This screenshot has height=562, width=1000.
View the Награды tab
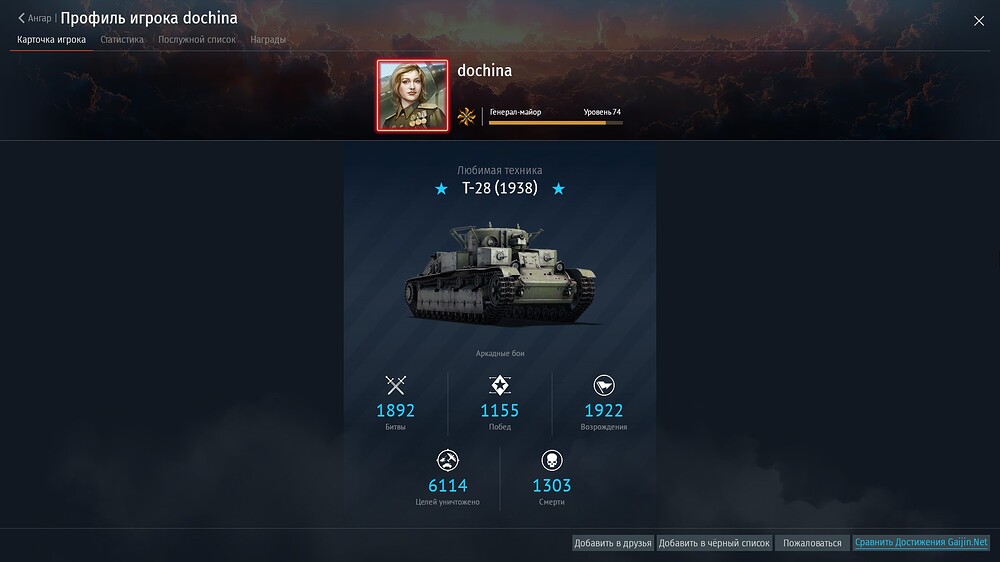268,40
